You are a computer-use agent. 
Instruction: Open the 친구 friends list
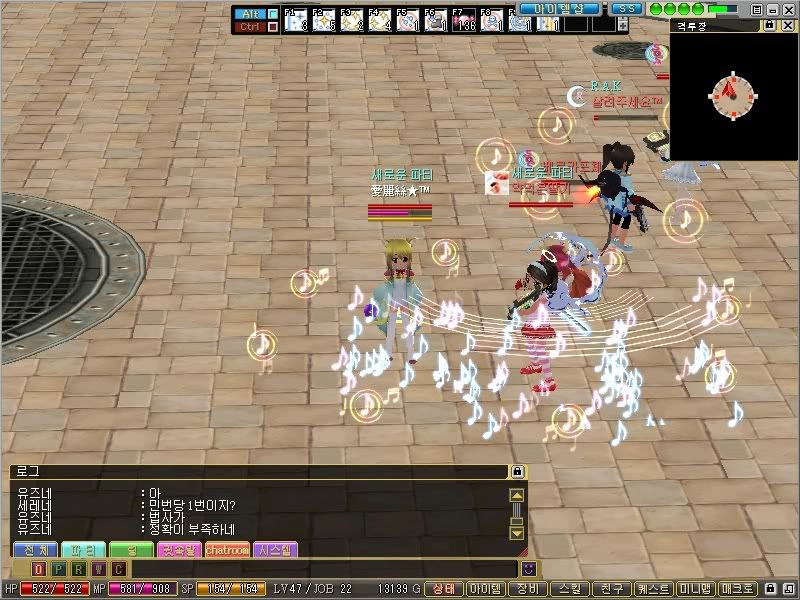pyautogui.click(x=612, y=589)
